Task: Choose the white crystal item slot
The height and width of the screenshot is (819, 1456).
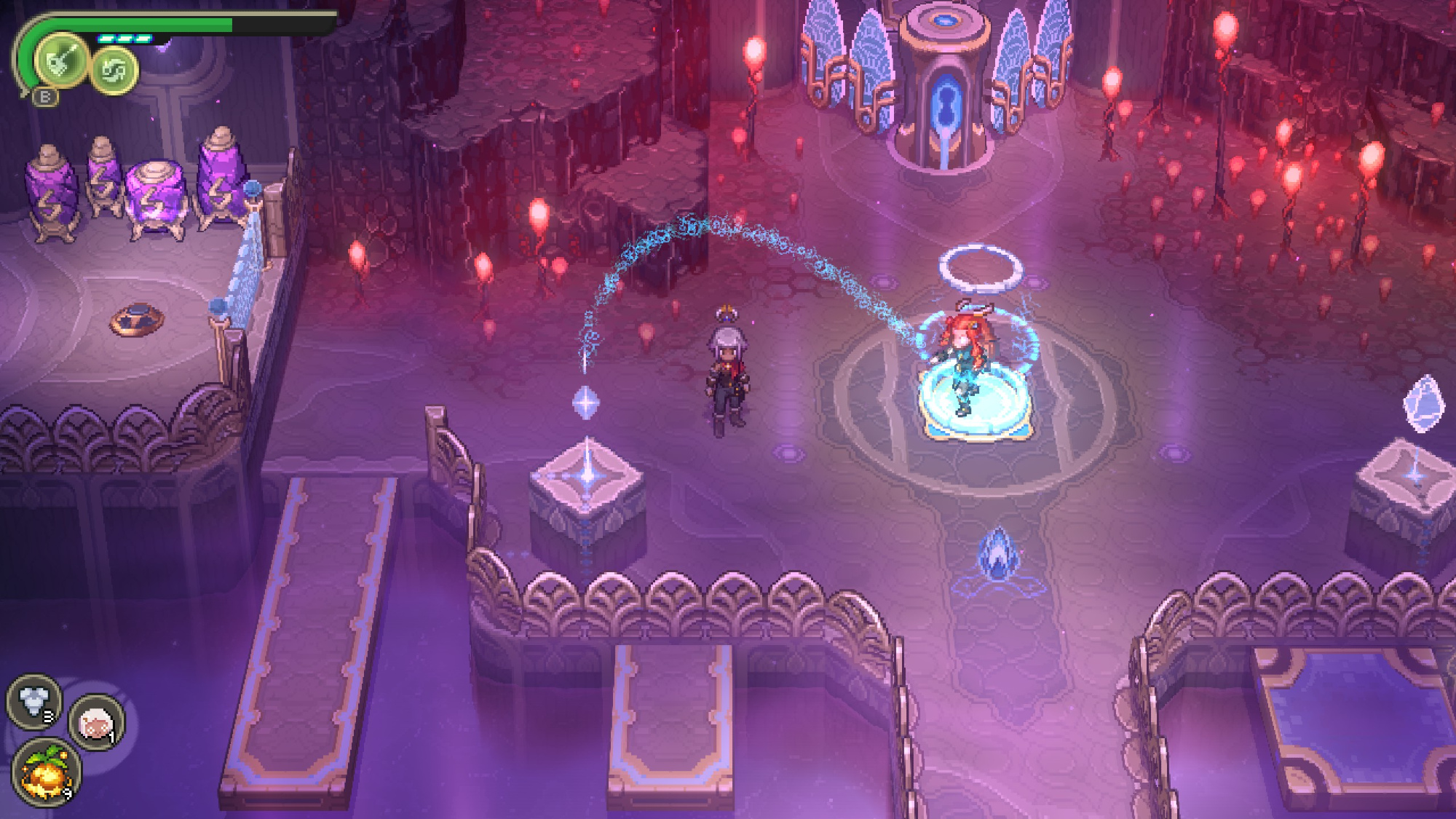Action: [33, 701]
